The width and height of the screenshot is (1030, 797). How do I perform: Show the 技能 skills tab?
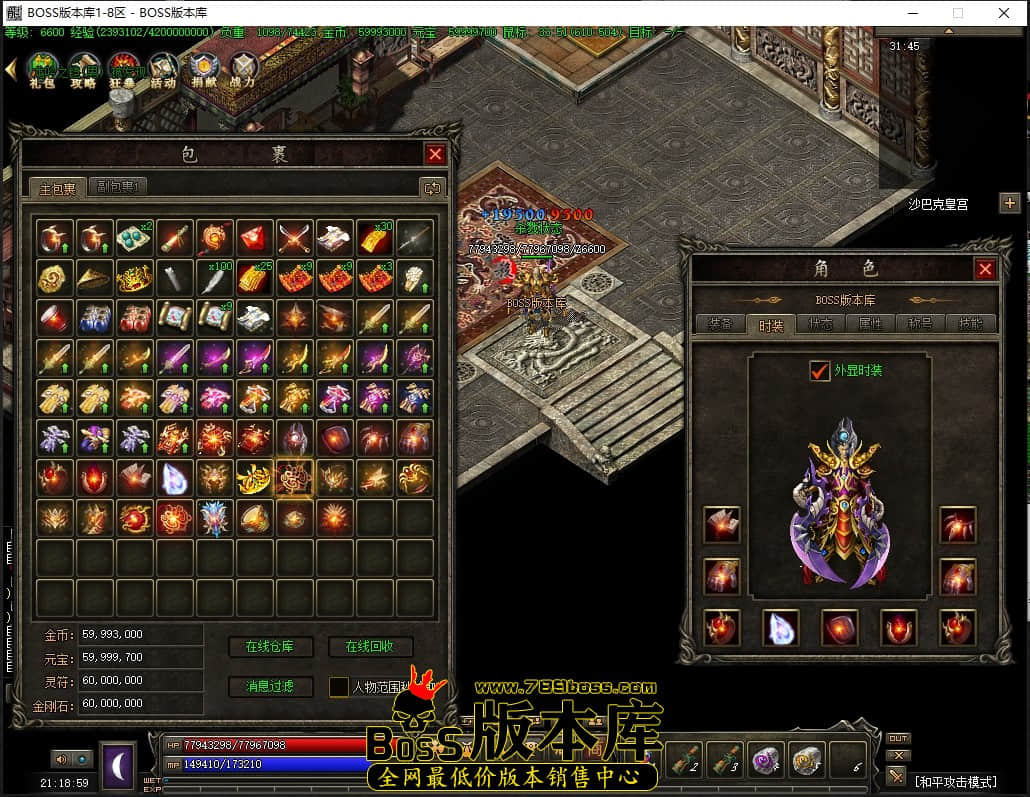pyautogui.click(x=970, y=324)
